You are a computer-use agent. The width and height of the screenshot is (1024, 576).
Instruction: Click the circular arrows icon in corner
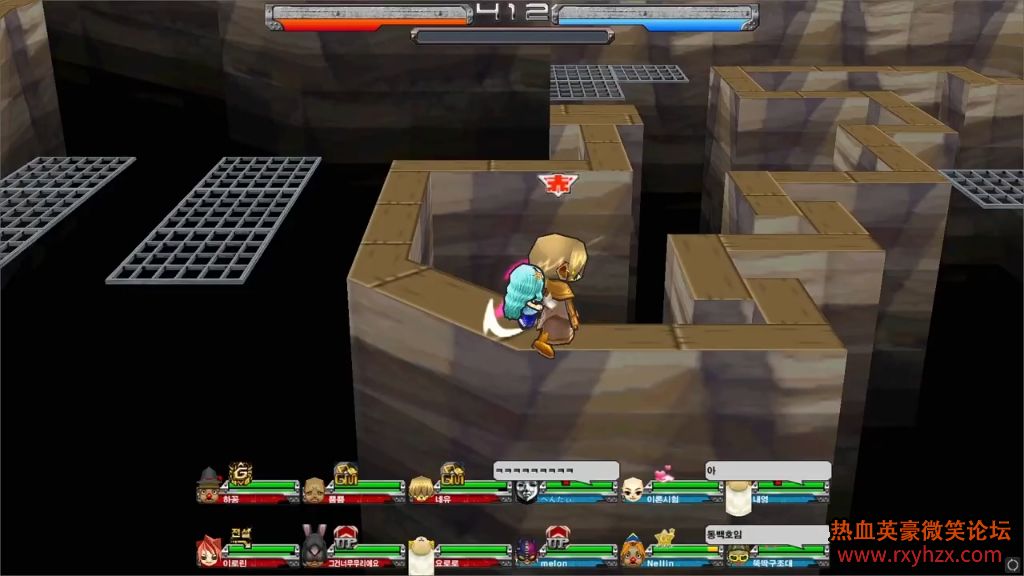click(x=1012, y=563)
